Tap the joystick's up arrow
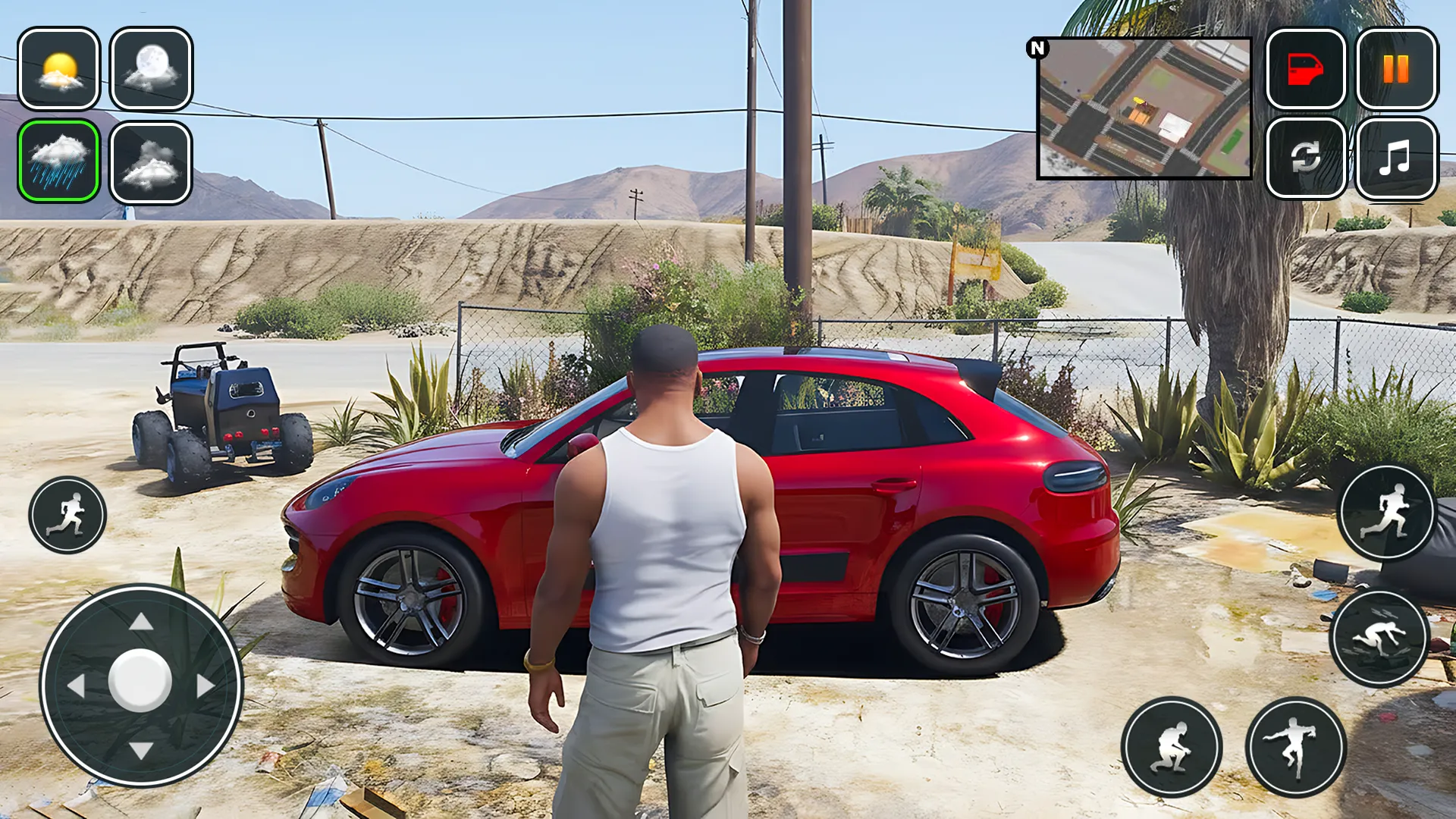Screen dimensions: 1456x819 tap(141, 623)
